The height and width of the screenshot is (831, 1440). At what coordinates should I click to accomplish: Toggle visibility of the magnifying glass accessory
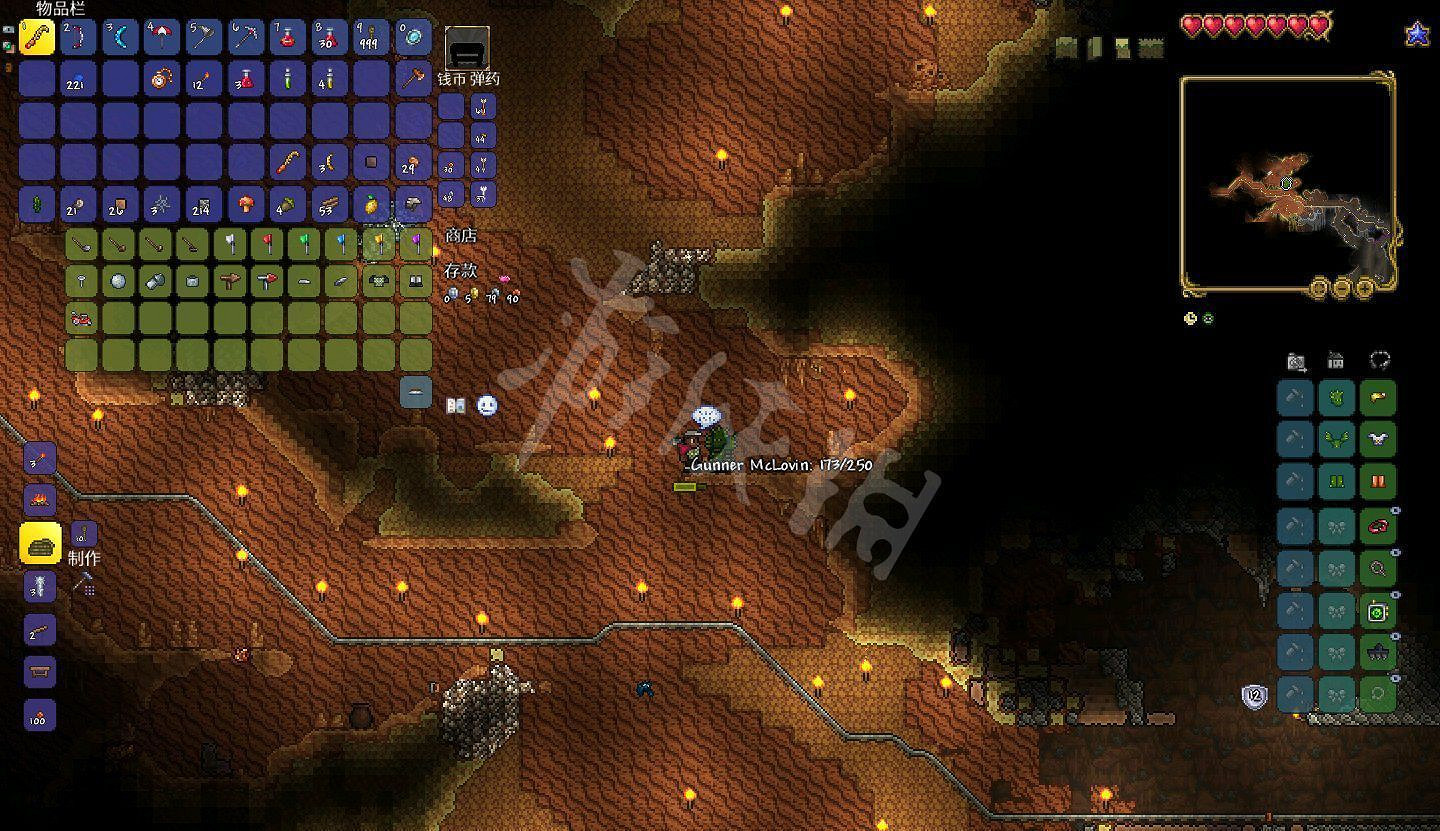1396,552
